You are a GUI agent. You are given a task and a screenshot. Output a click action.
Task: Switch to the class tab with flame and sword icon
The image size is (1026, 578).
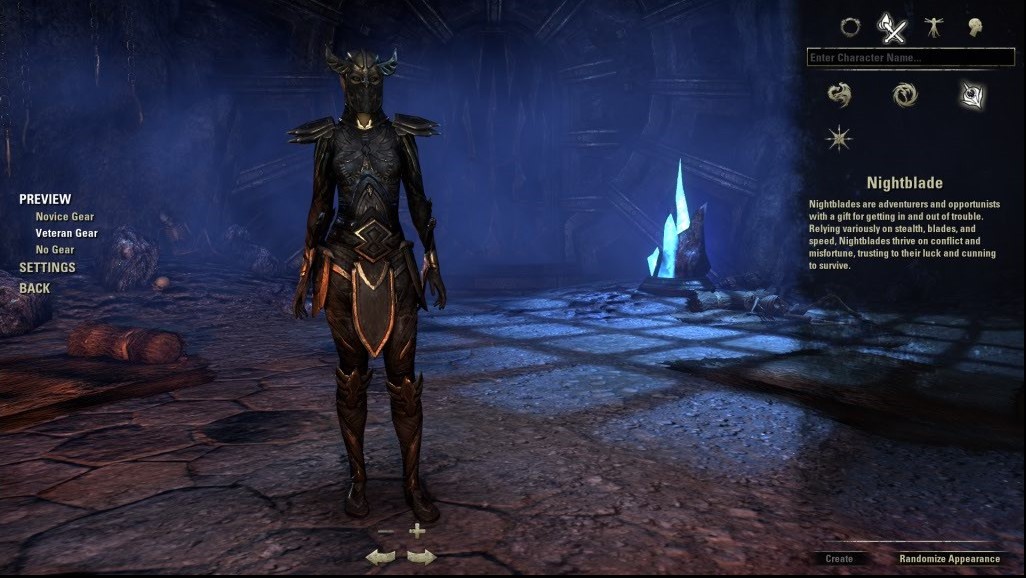point(891,27)
